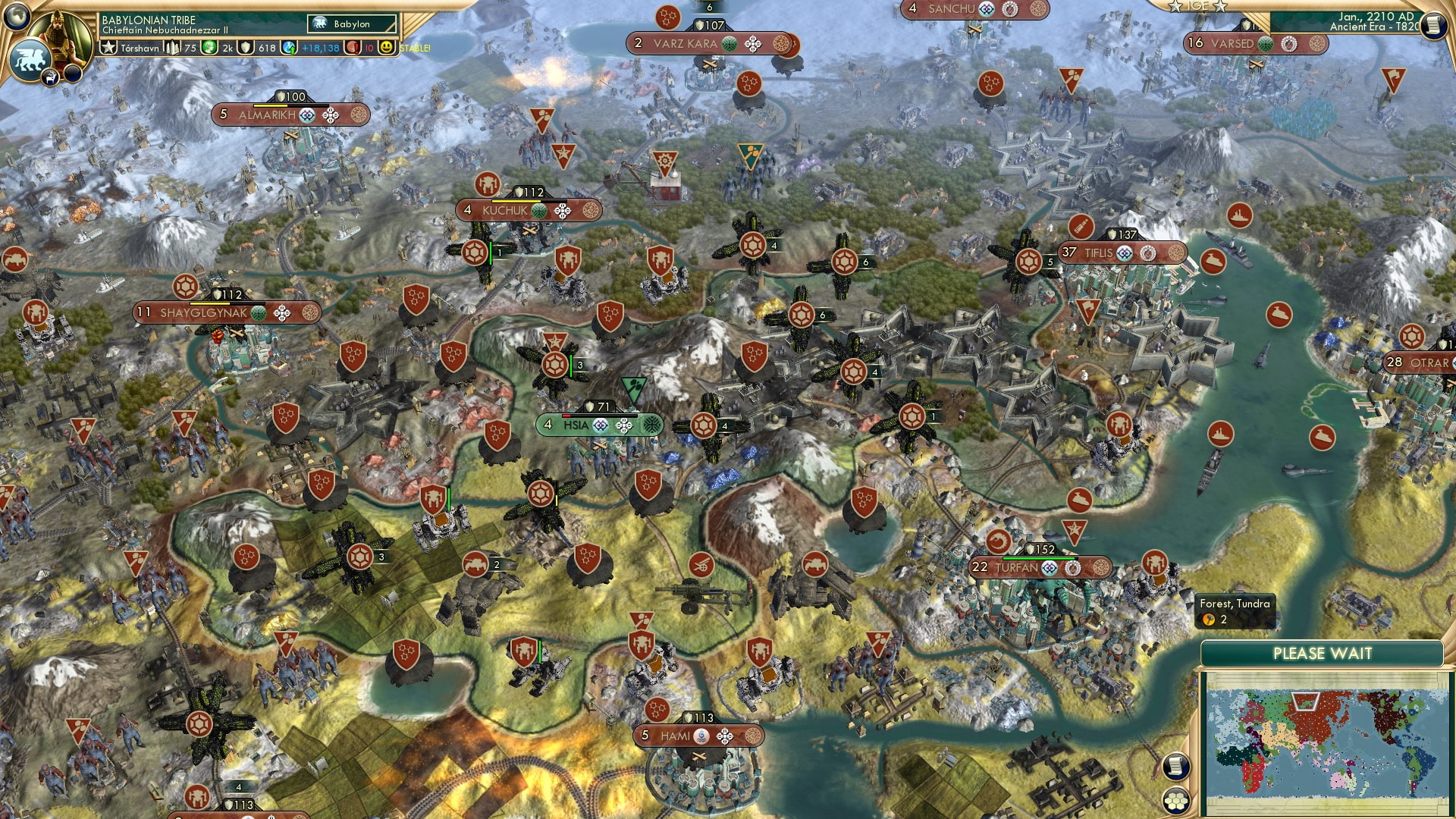The width and height of the screenshot is (1456, 819).
Task: Click the star icon next to Tórshavn
Action: point(108,47)
